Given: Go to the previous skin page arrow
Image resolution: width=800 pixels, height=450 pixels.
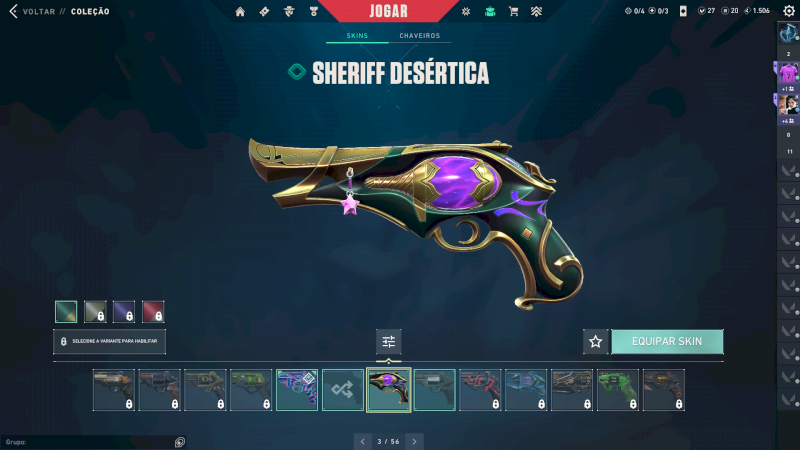Looking at the screenshot, I should 363,440.
